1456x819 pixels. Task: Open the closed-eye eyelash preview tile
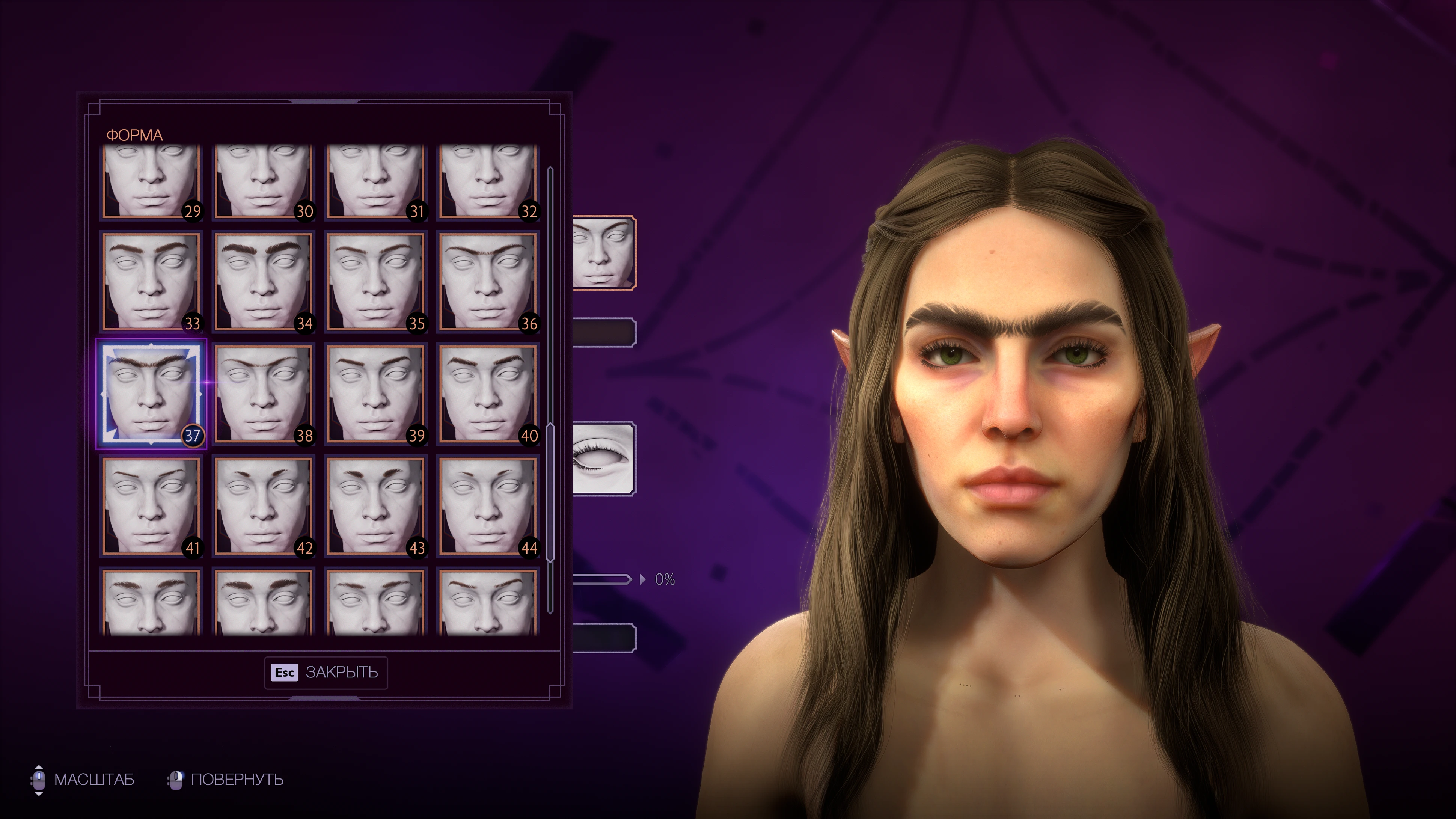pos(604,459)
